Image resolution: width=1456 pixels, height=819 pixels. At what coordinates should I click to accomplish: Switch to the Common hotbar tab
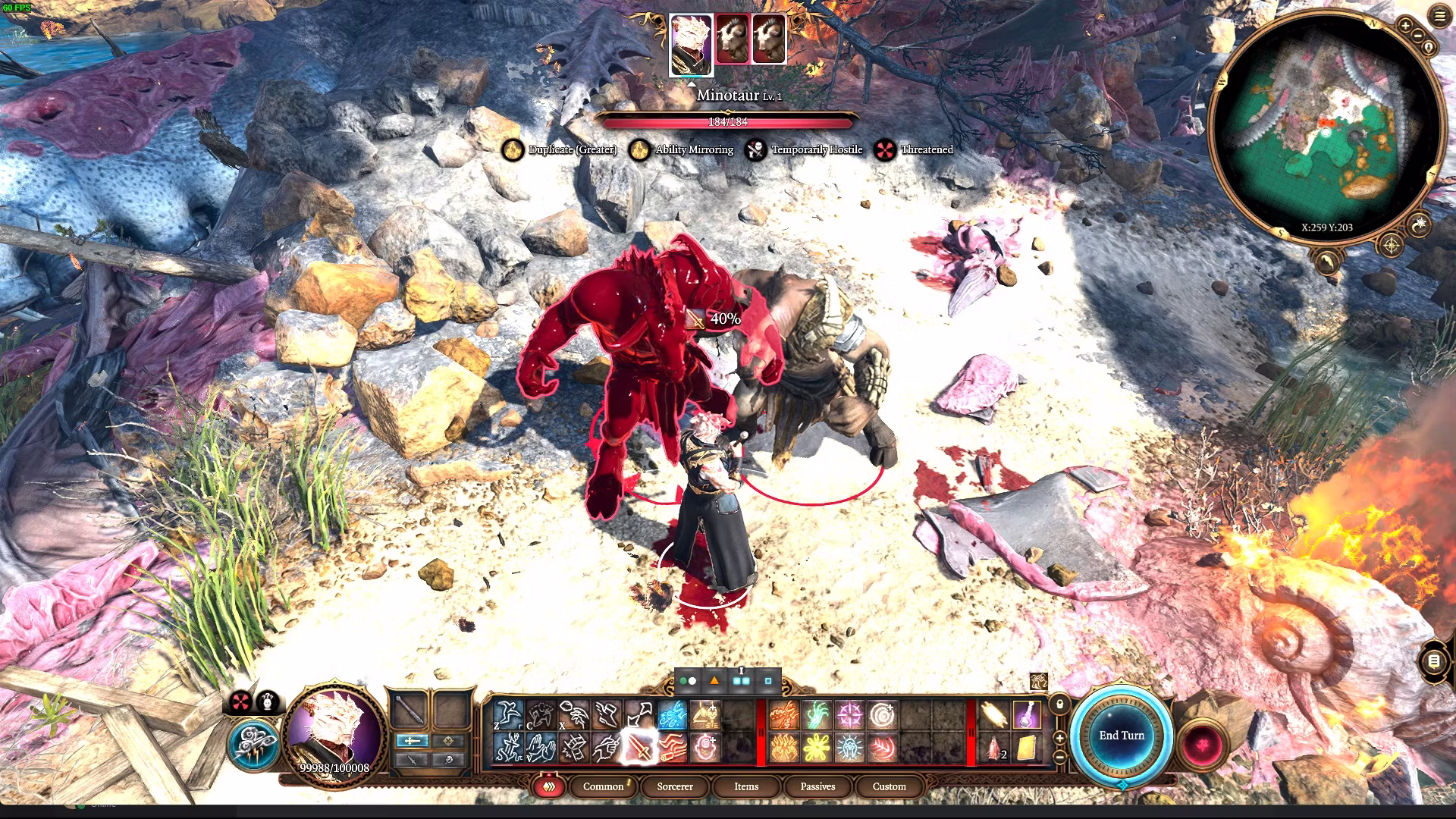603,786
